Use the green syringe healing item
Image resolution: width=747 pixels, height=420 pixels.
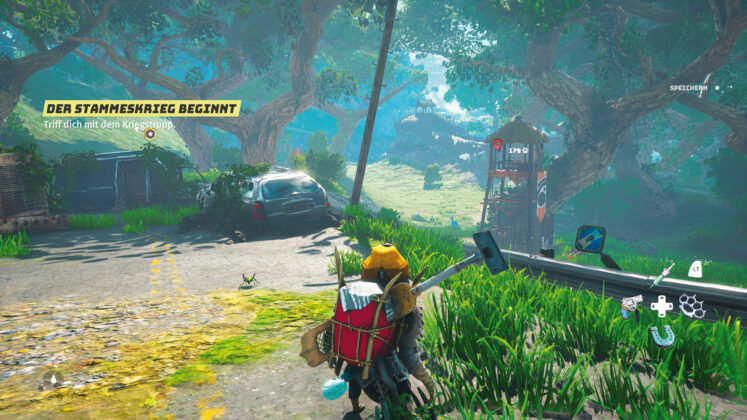[663, 272]
